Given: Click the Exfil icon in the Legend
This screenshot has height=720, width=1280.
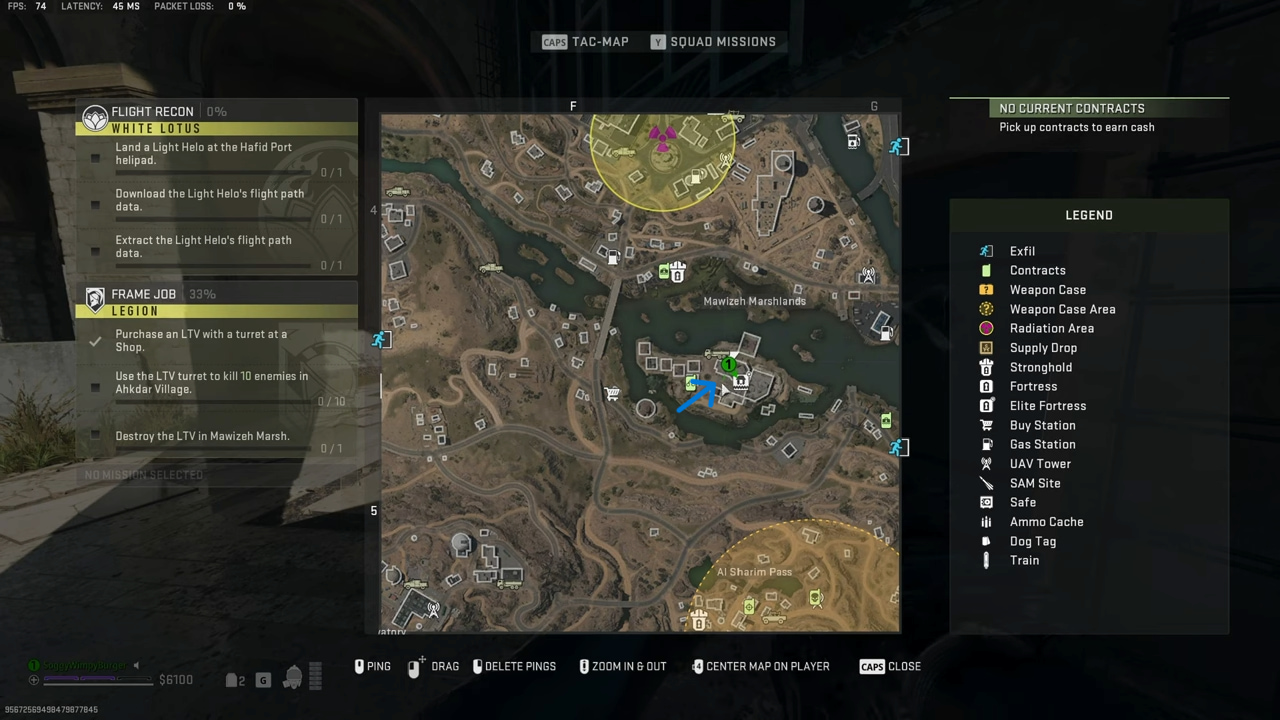Looking at the screenshot, I should coord(986,251).
